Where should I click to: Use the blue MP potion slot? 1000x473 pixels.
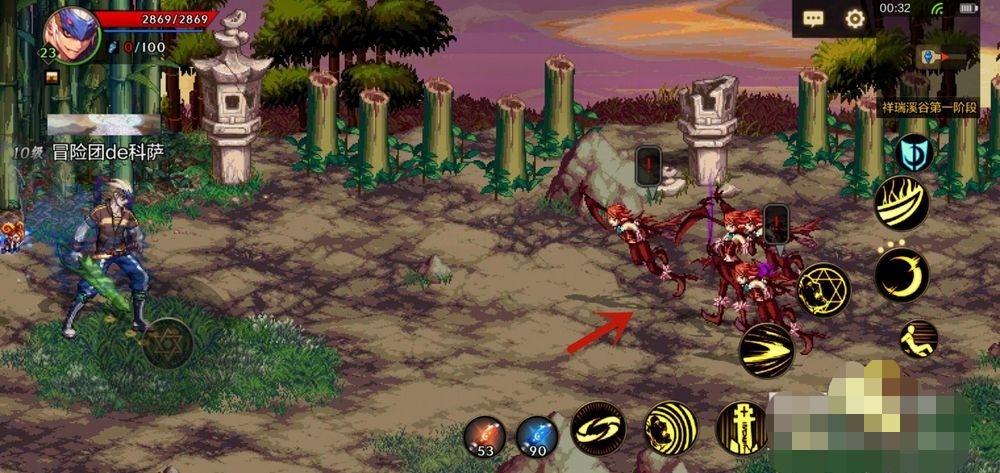click(x=537, y=437)
